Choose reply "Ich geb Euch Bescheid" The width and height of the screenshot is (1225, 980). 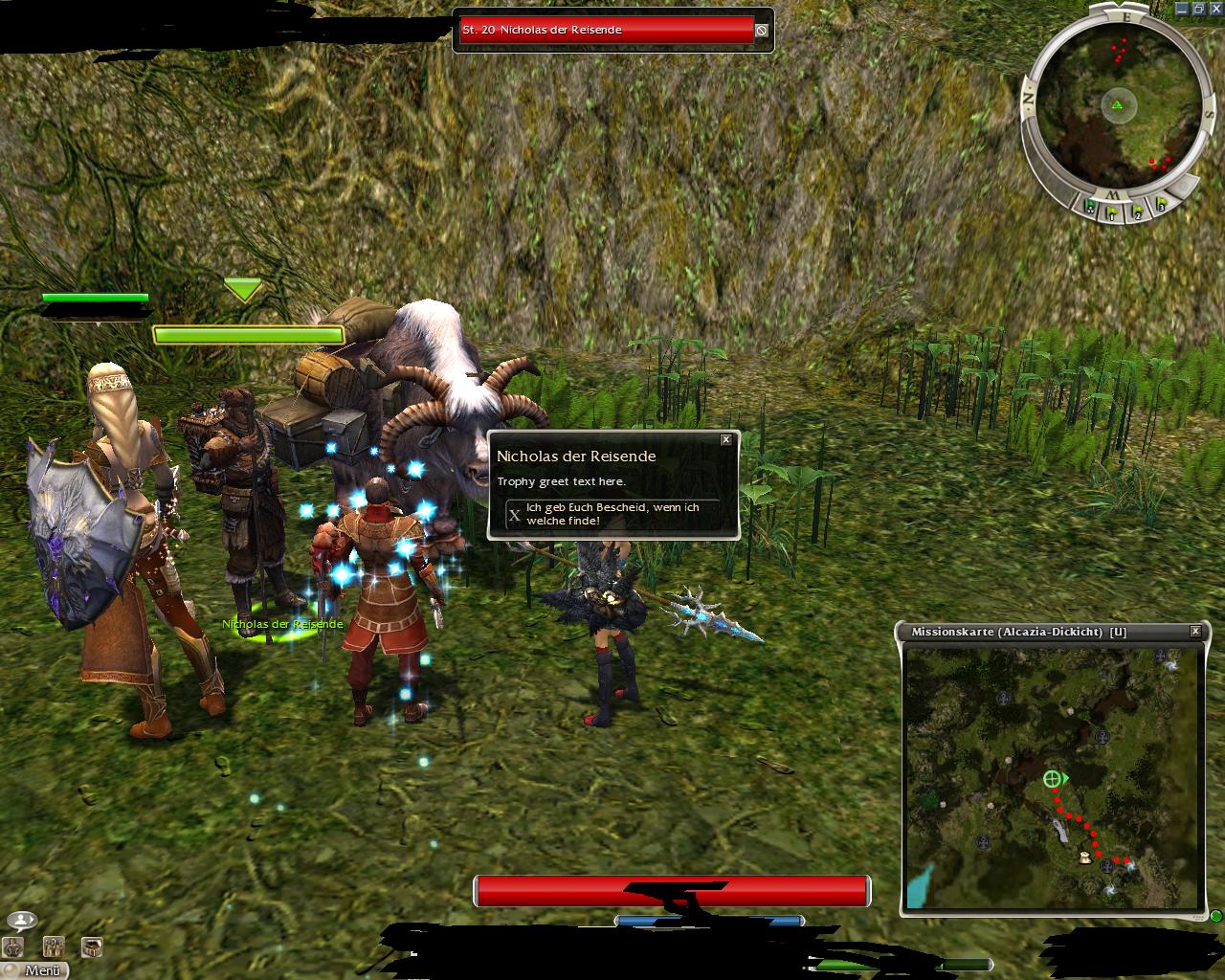[612, 514]
